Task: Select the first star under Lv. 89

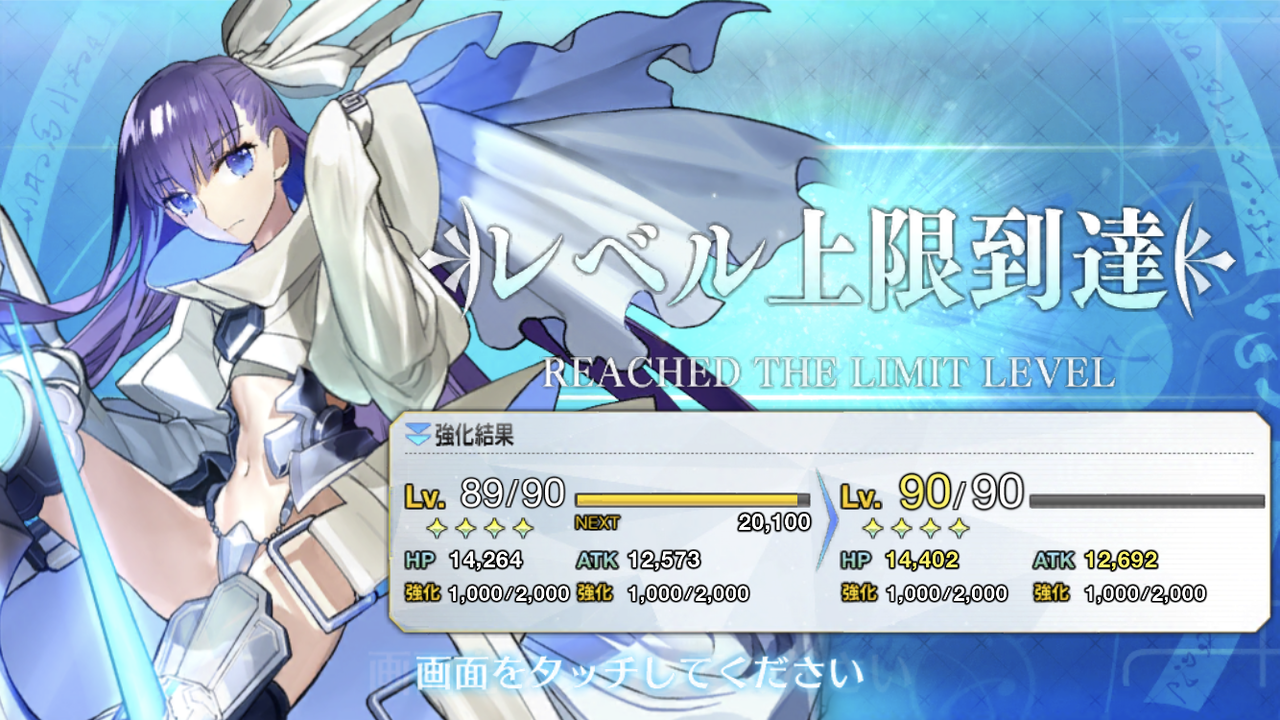Action: pyautogui.click(x=437, y=527)
